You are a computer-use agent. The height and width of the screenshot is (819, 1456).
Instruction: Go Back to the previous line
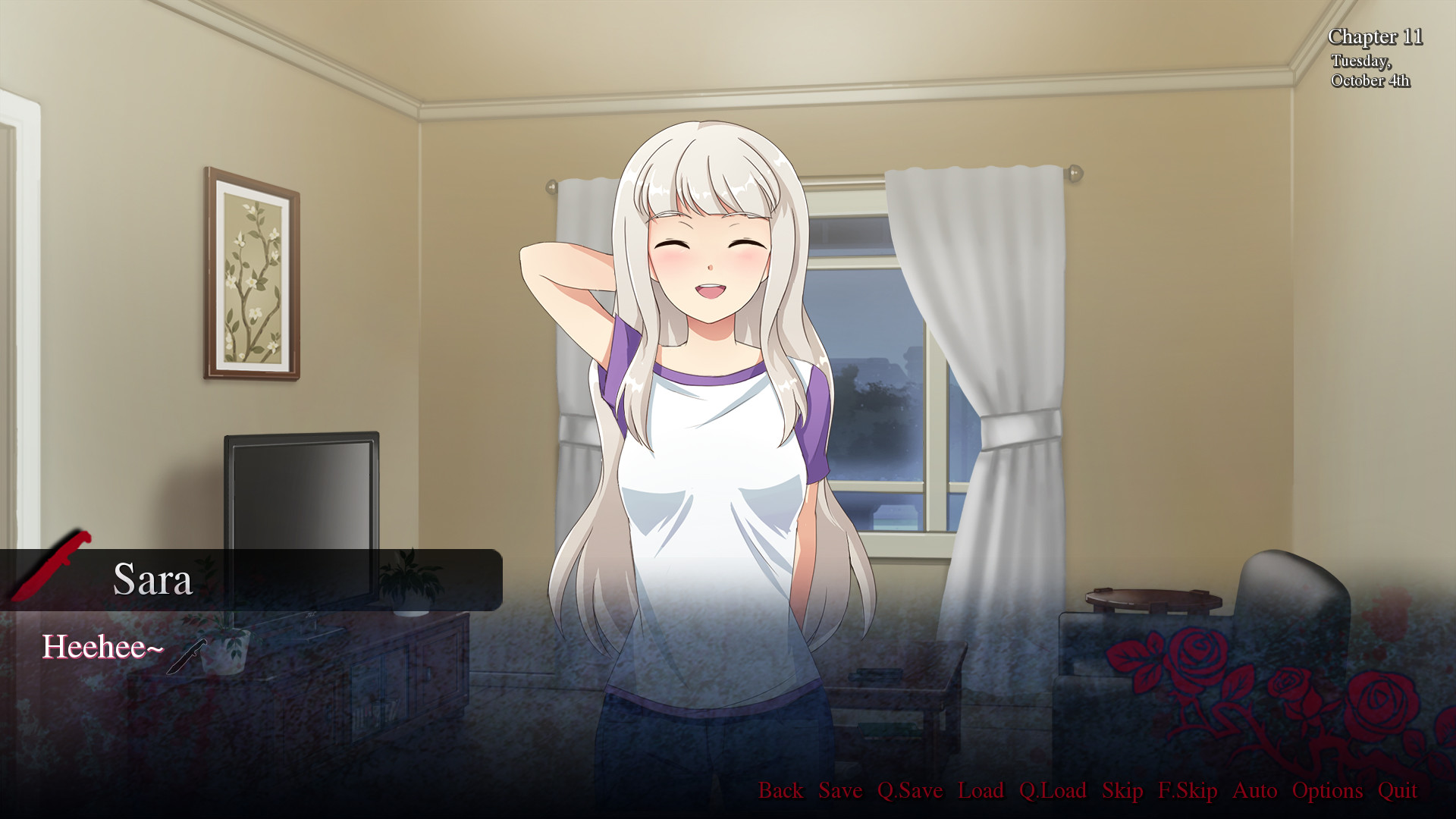pos(781,791)
